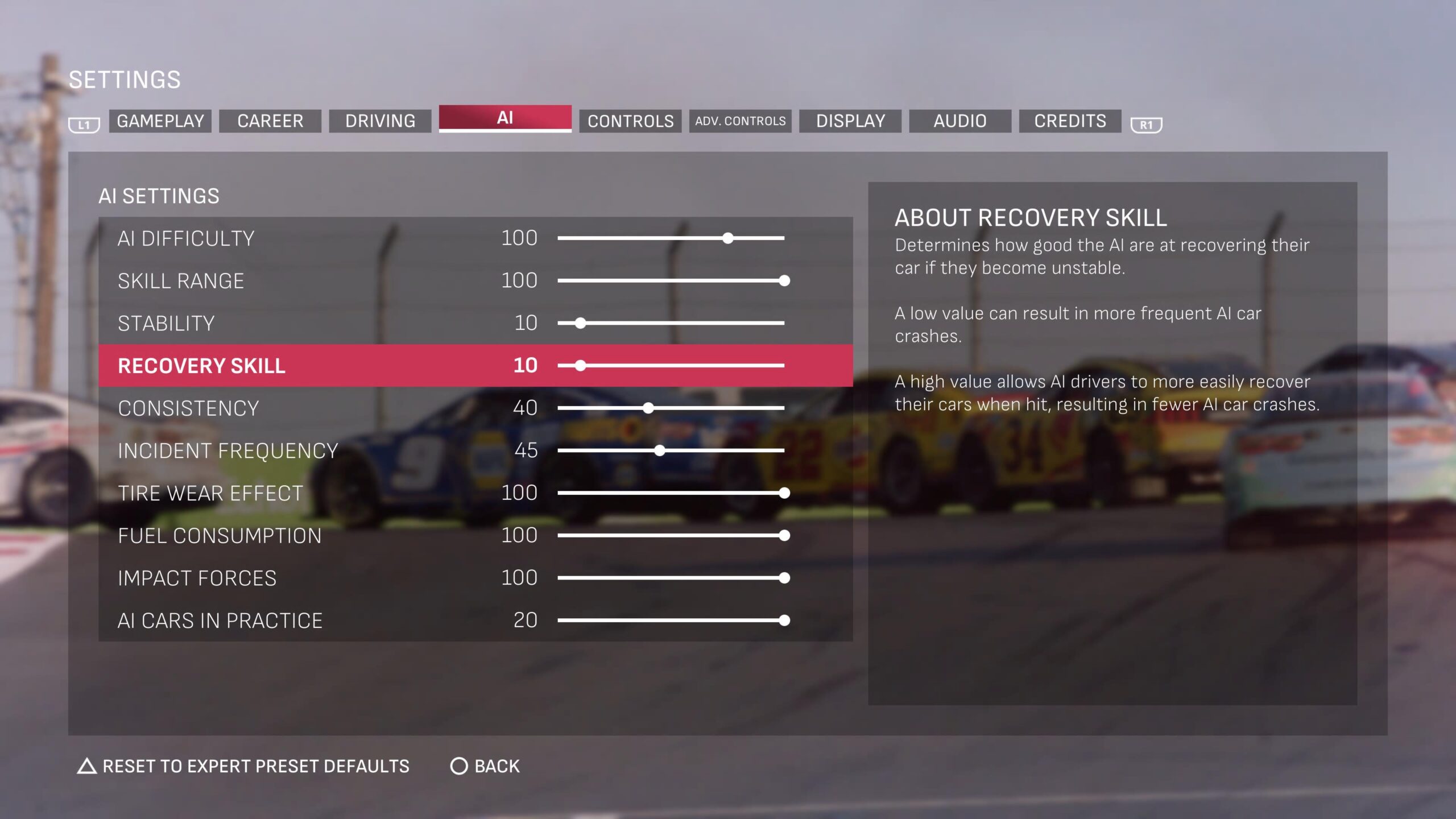Image resolution: width=1456 pixels, height=819 pixels.
Task: Select the Driving tab
Action: [380, 121]
